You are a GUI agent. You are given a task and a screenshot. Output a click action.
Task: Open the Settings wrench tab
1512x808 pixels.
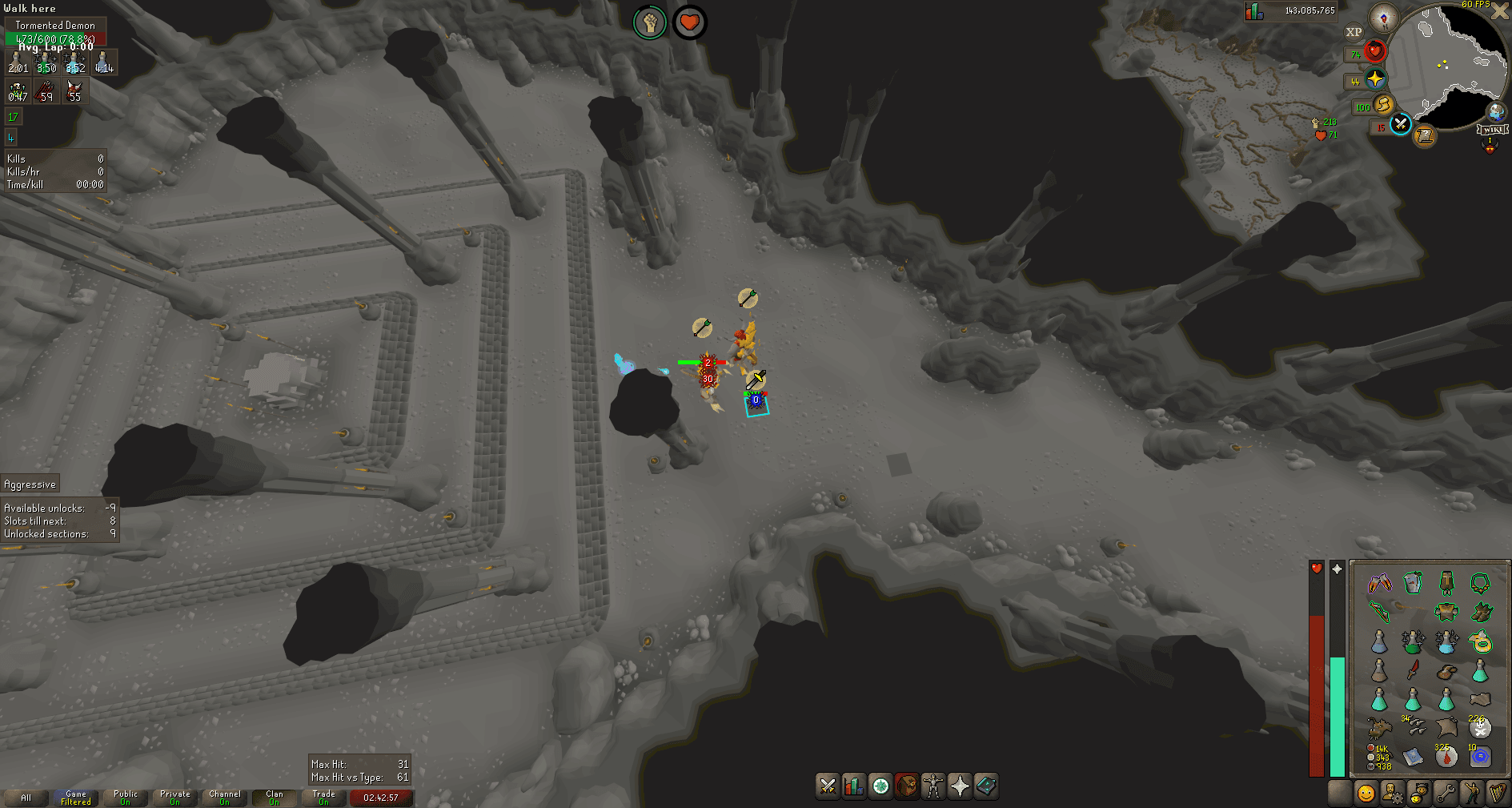[x=1445, y=793]
